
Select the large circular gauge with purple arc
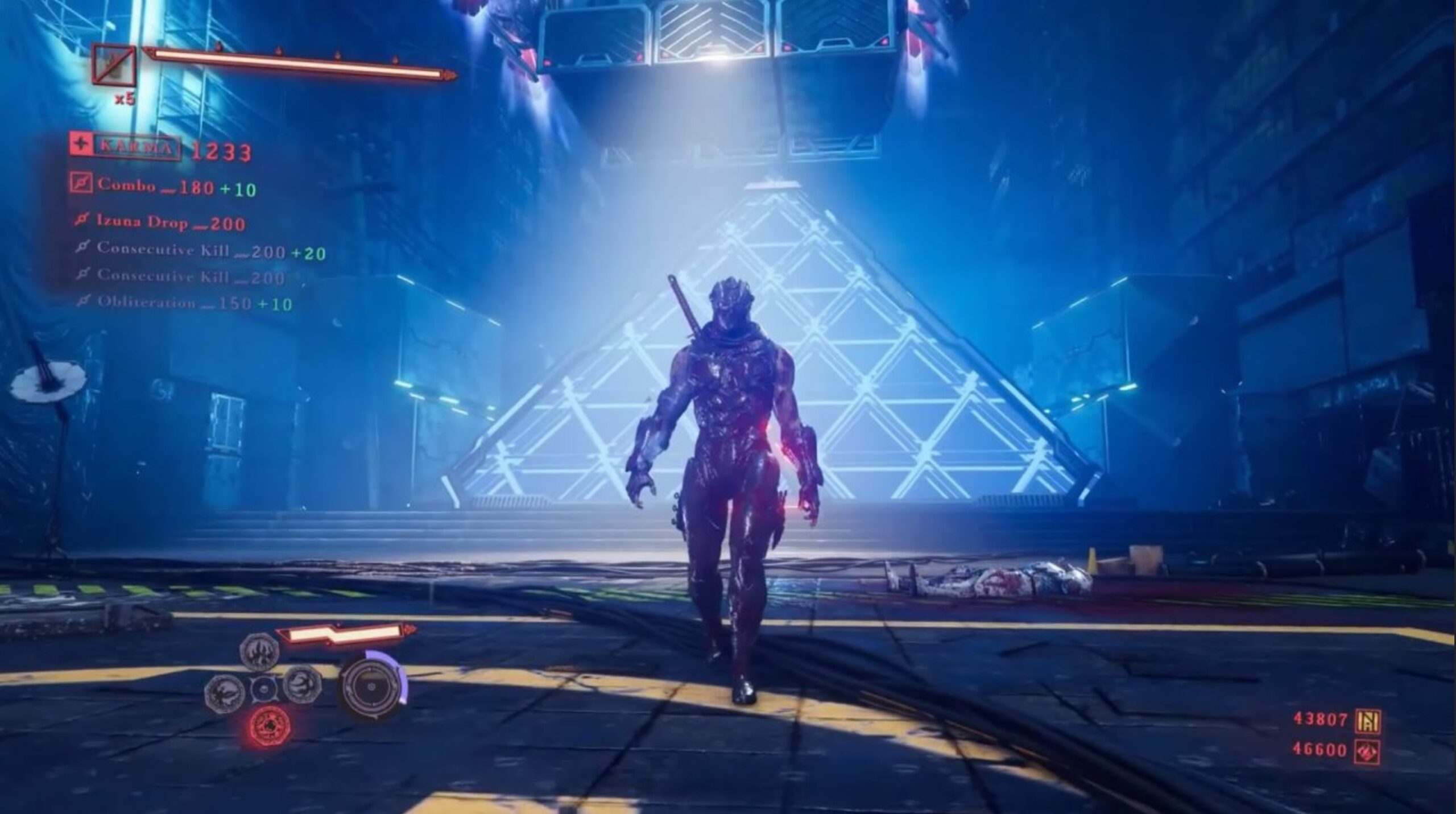373,685
